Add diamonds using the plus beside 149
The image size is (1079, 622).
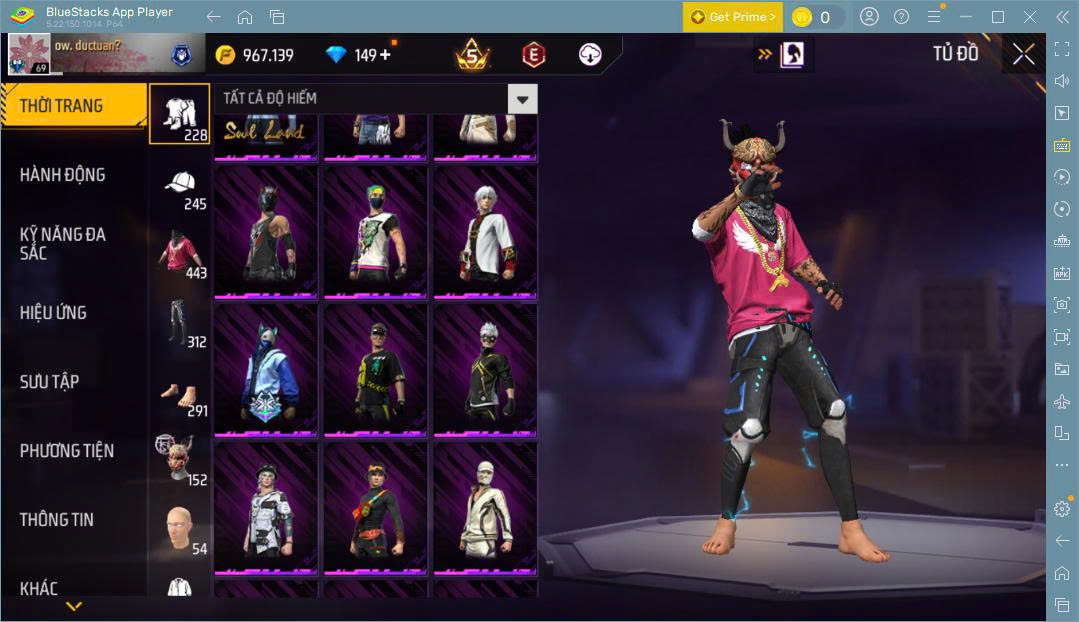point(385,55)
